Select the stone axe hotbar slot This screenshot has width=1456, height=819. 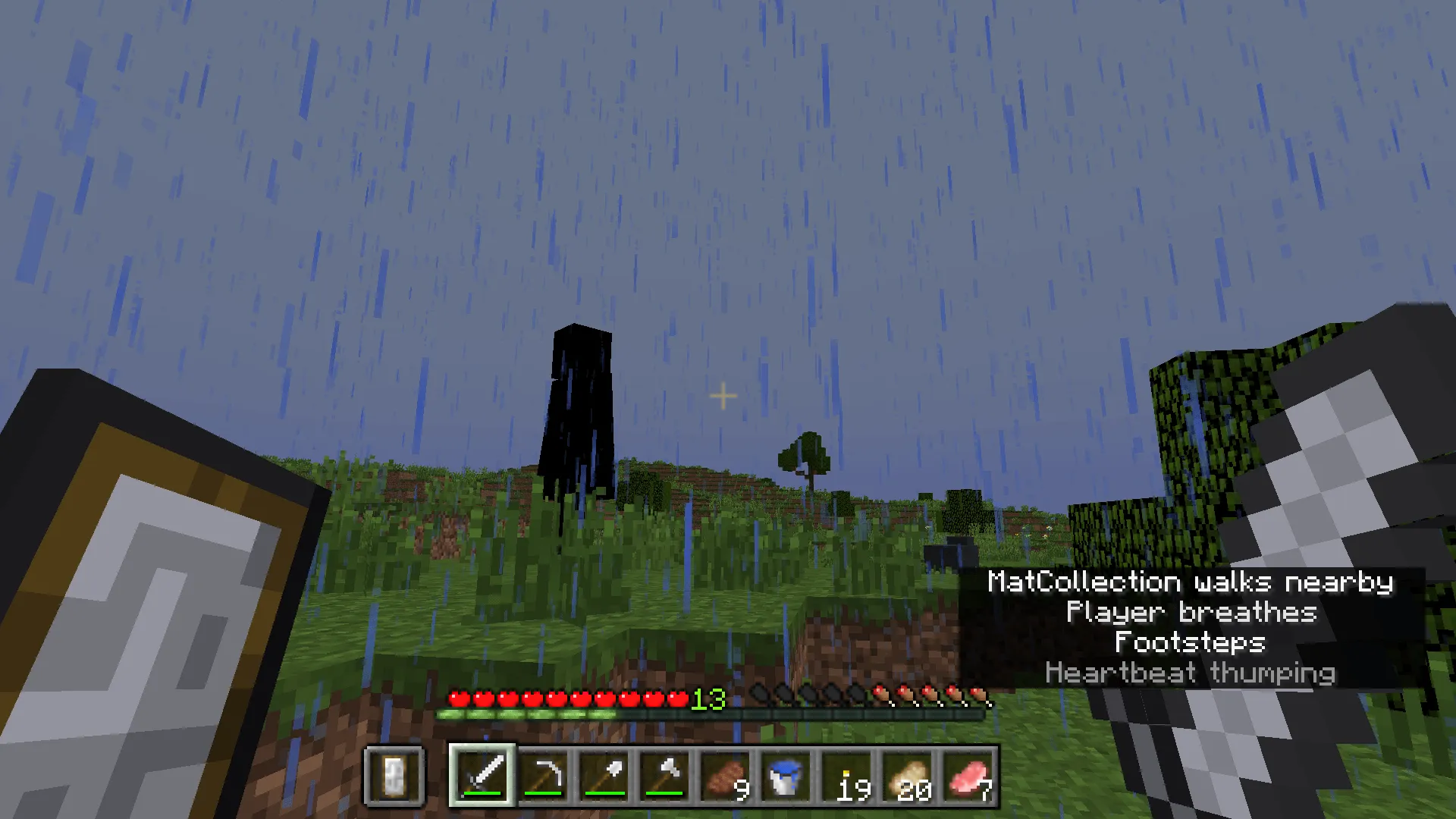pos(665,777)
